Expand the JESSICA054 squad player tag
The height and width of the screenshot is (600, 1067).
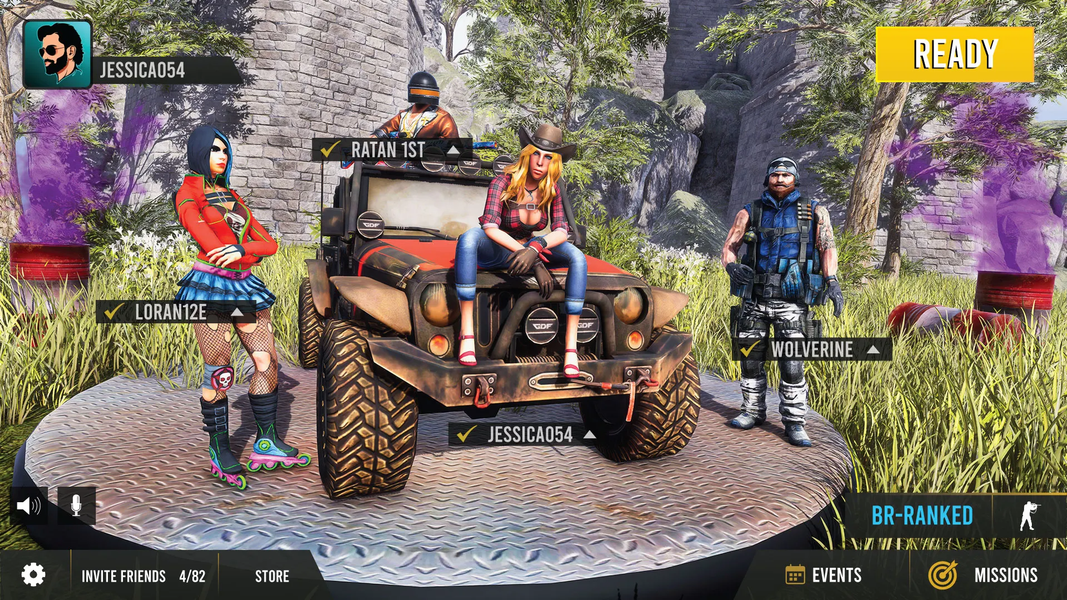(590, 435)
